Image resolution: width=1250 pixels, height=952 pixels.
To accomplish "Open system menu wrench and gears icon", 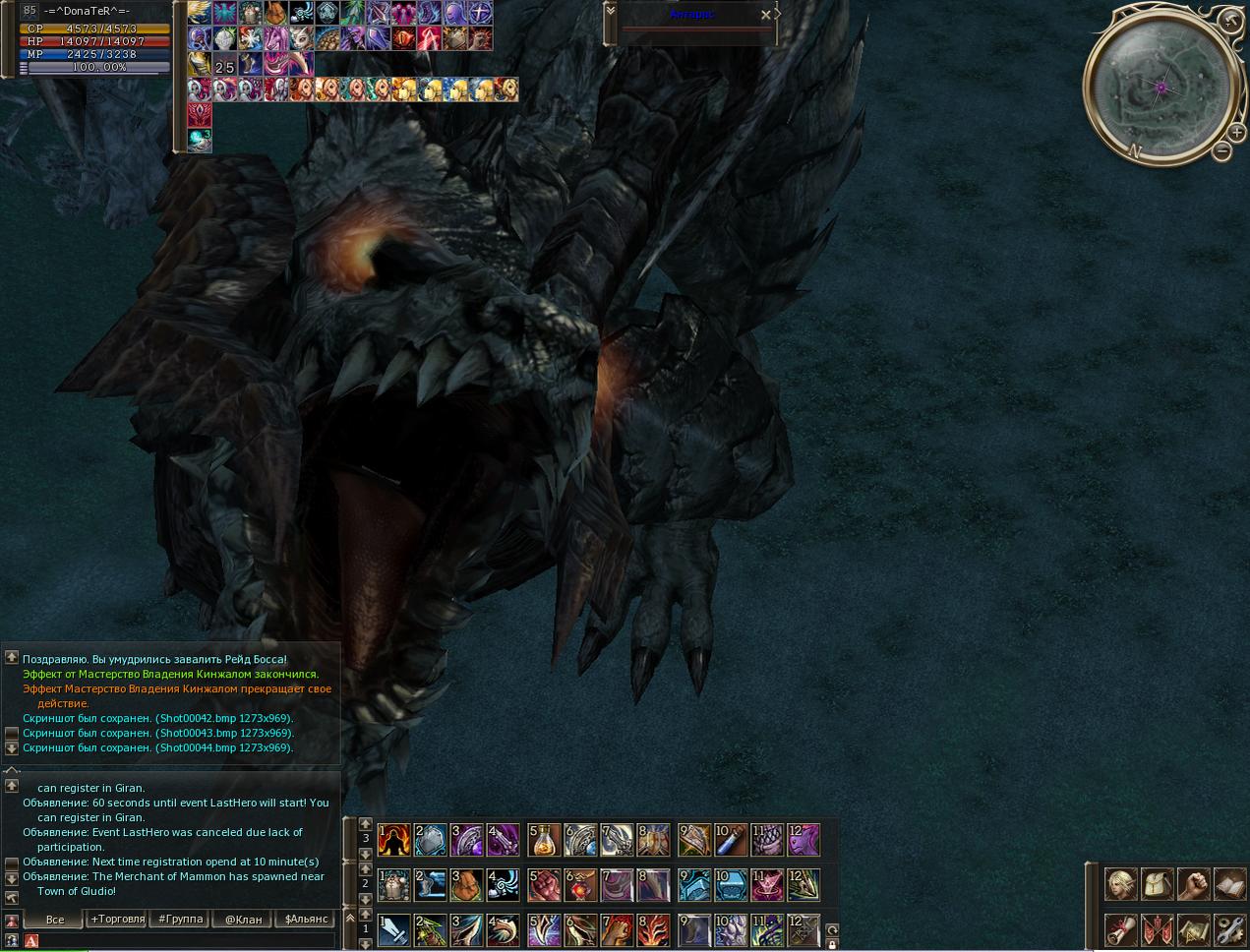I will tap(1230, 929).
